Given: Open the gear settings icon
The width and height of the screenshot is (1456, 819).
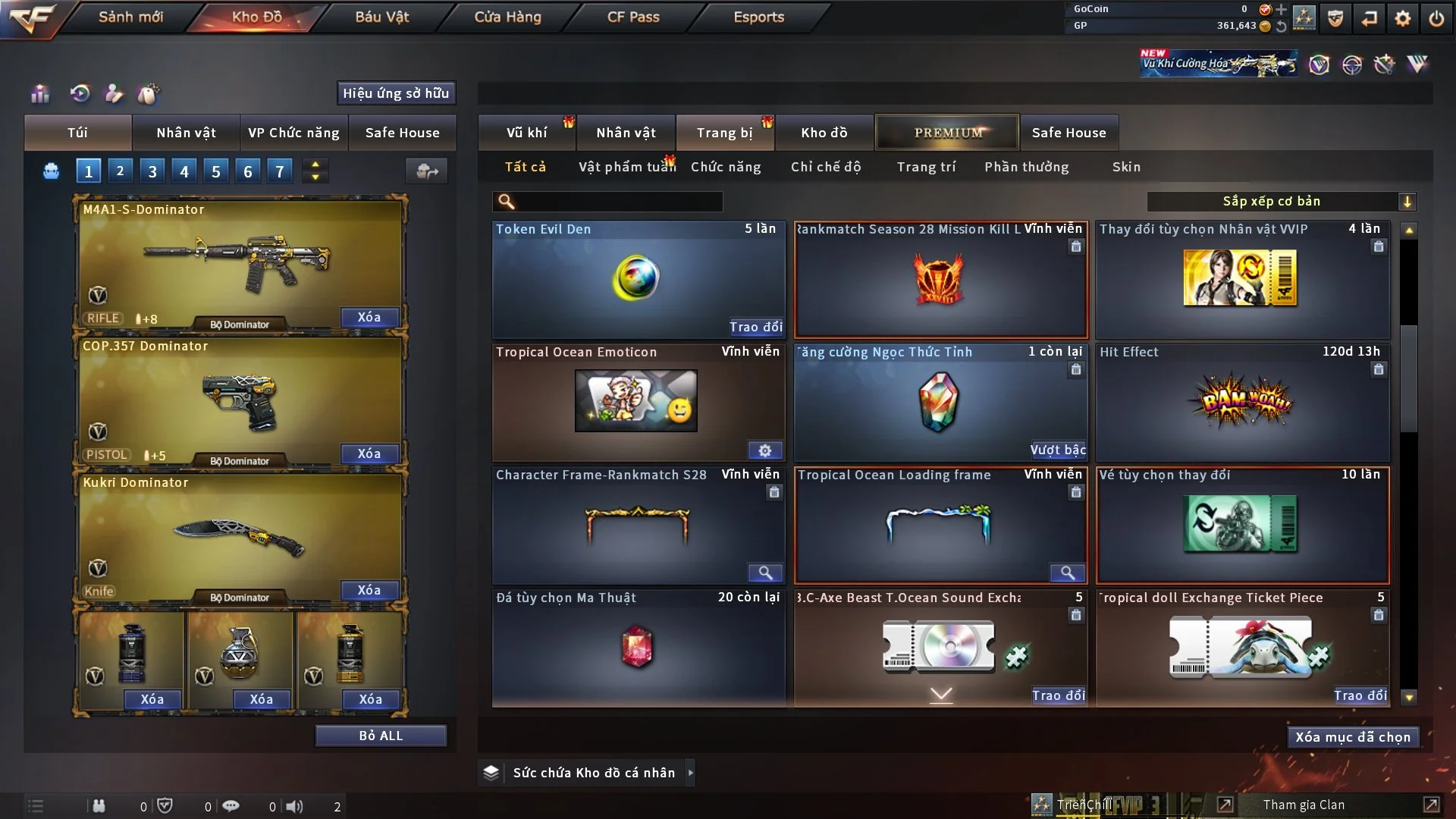Looking at the screenshot, I should click(1403, 18).
